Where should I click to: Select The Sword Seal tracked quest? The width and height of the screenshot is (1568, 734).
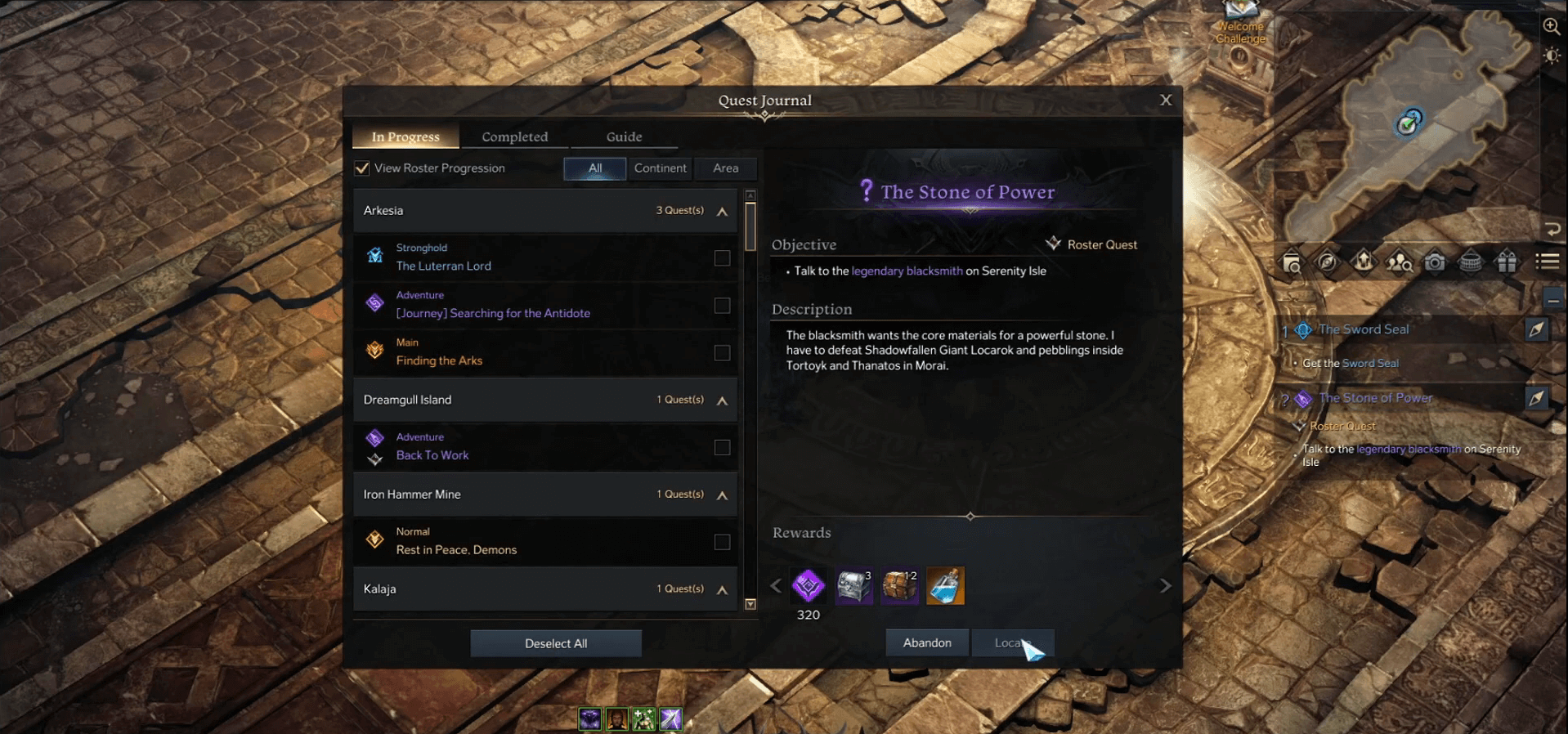pos(1364,329)
